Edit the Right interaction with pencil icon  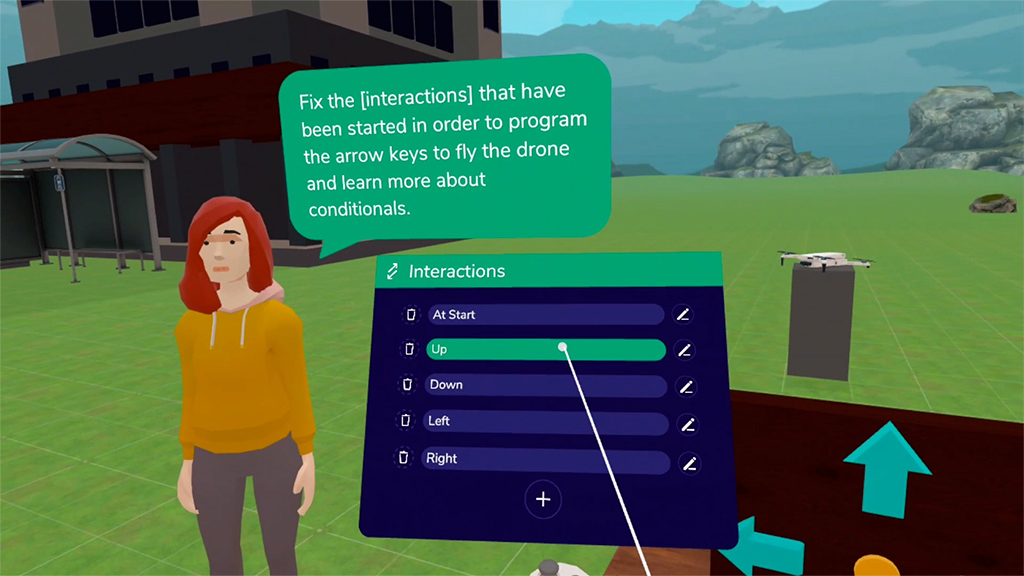point(689,463)
